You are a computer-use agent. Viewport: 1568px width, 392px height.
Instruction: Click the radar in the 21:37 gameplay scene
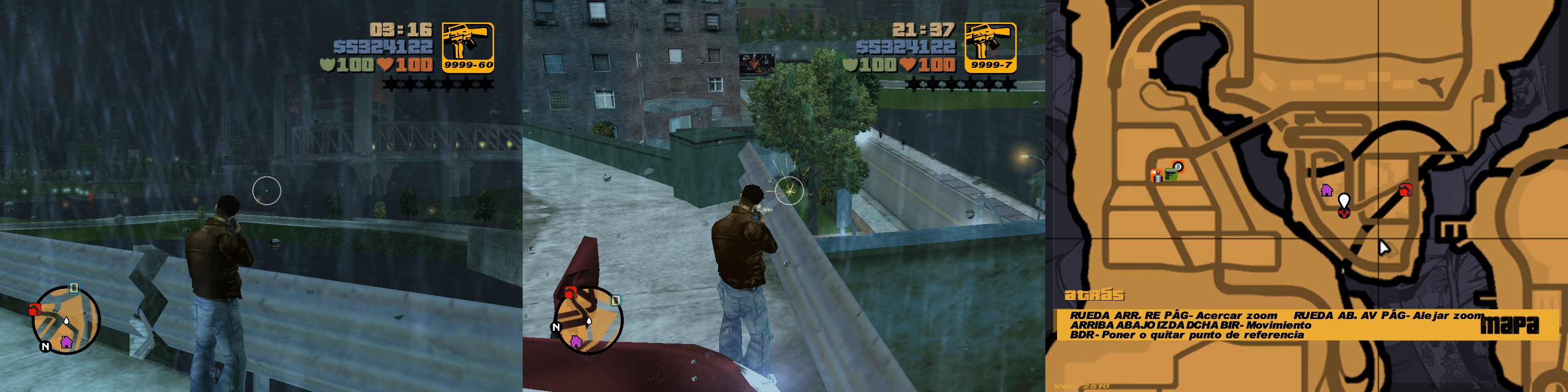pos(588,320)
